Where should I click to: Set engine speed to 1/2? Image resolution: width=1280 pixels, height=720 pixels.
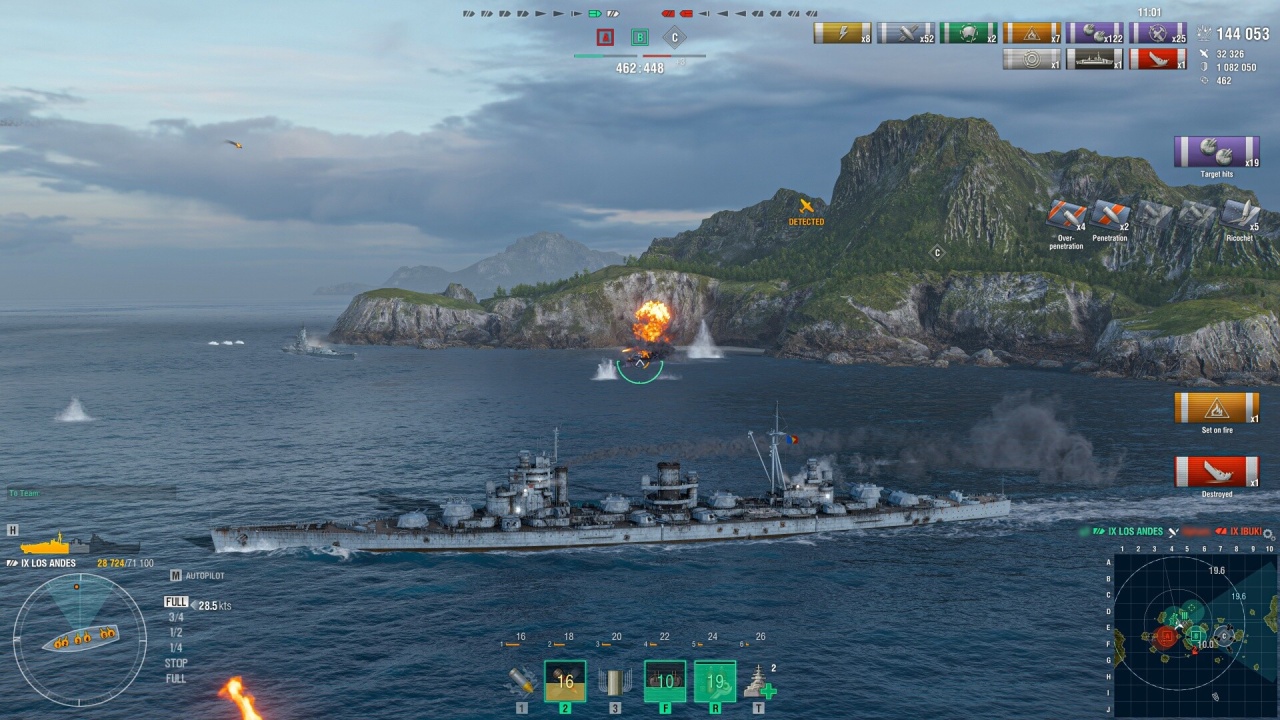pyautogui.click(x=176, y=633)
